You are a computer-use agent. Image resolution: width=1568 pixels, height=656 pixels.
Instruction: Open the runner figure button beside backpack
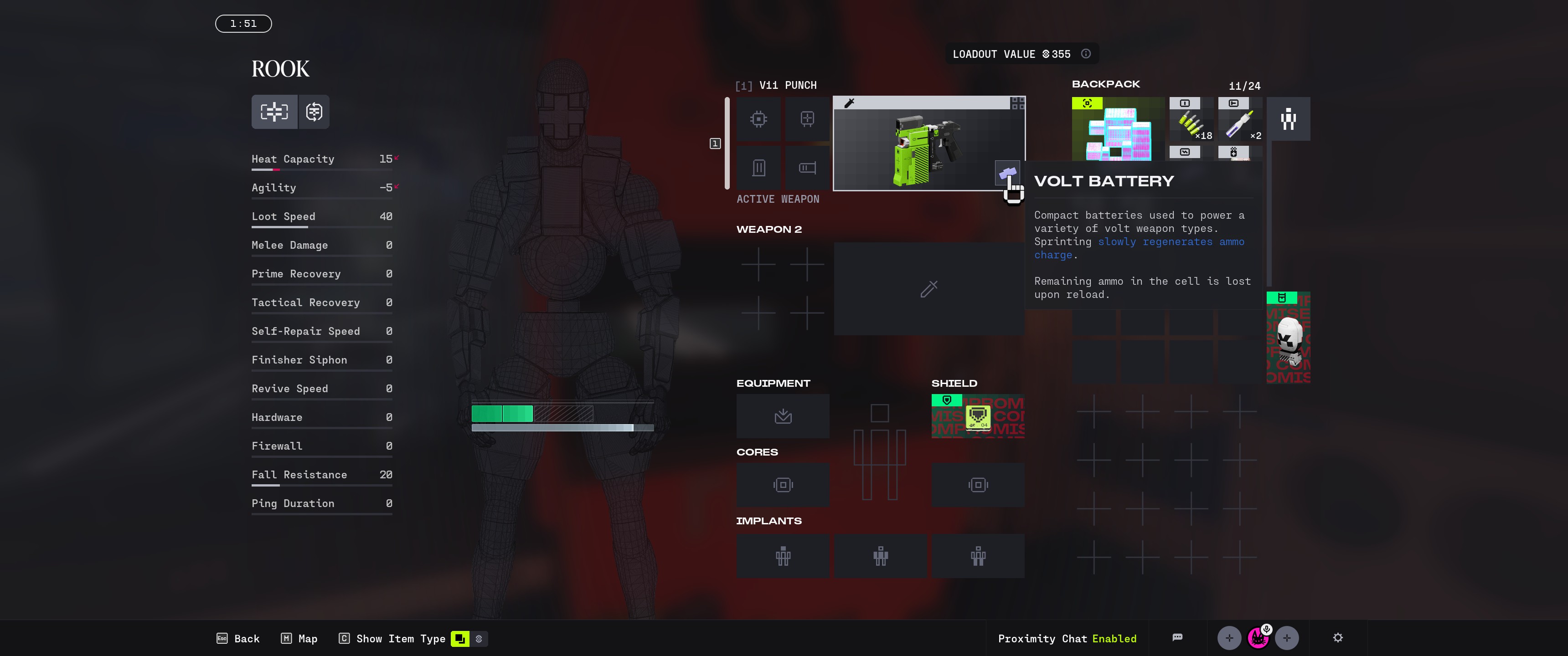(1288, 119)
